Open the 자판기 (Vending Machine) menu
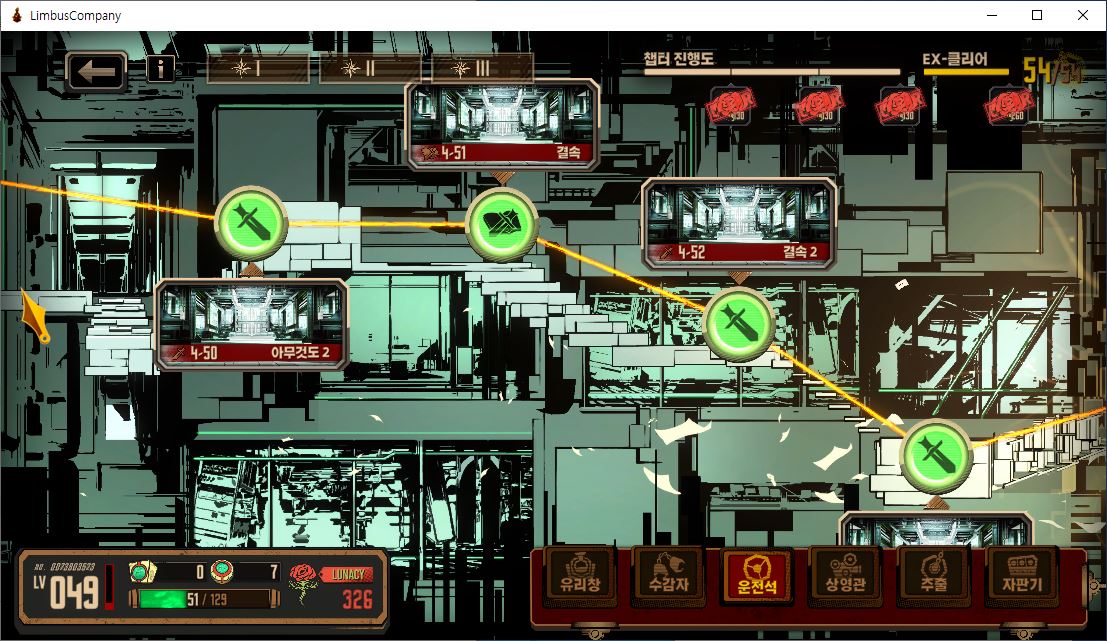The height and width of the screenshot is (641, 1107). tap(1022, 575)
